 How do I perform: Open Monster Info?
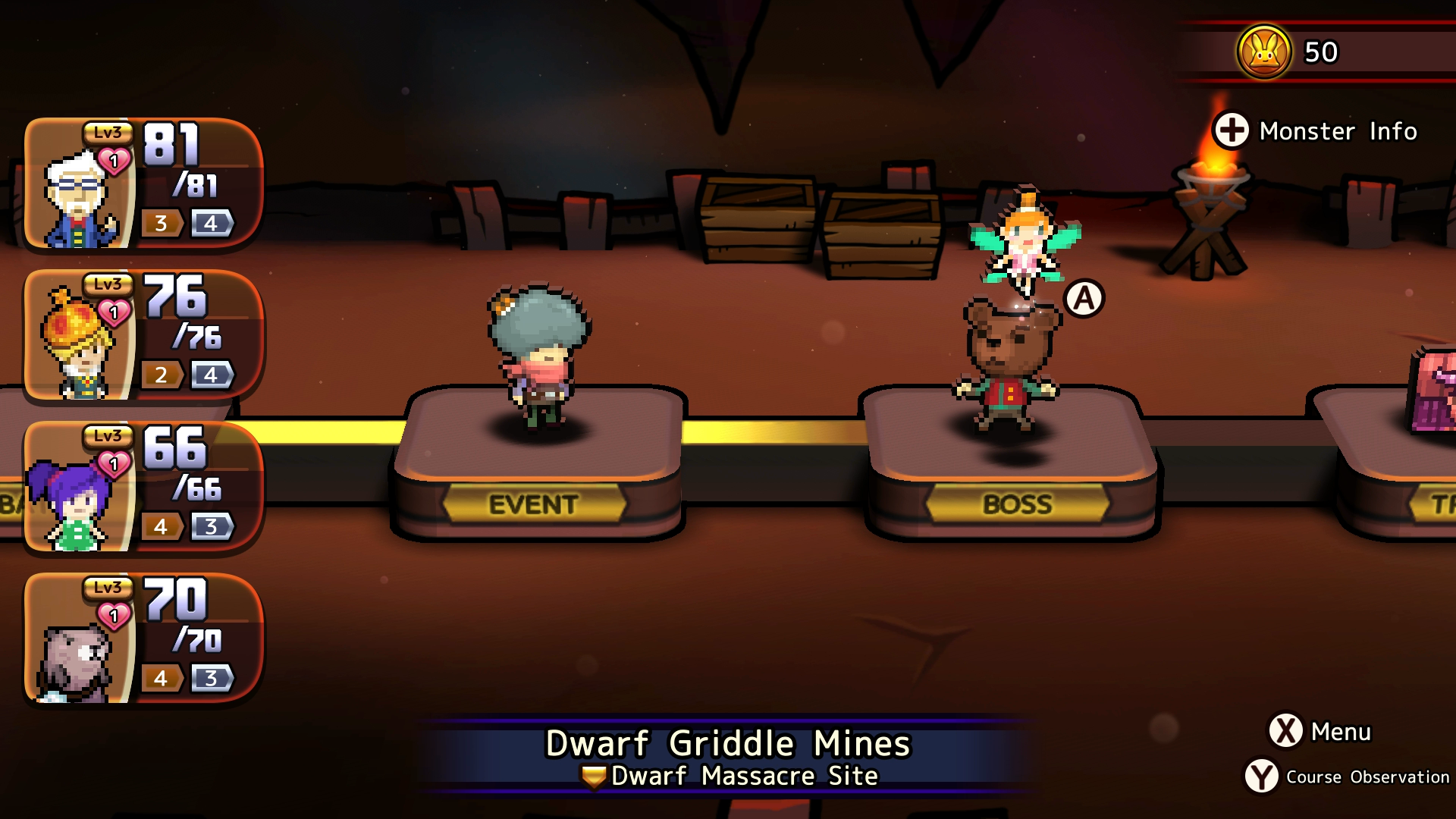click(1316, 131)
